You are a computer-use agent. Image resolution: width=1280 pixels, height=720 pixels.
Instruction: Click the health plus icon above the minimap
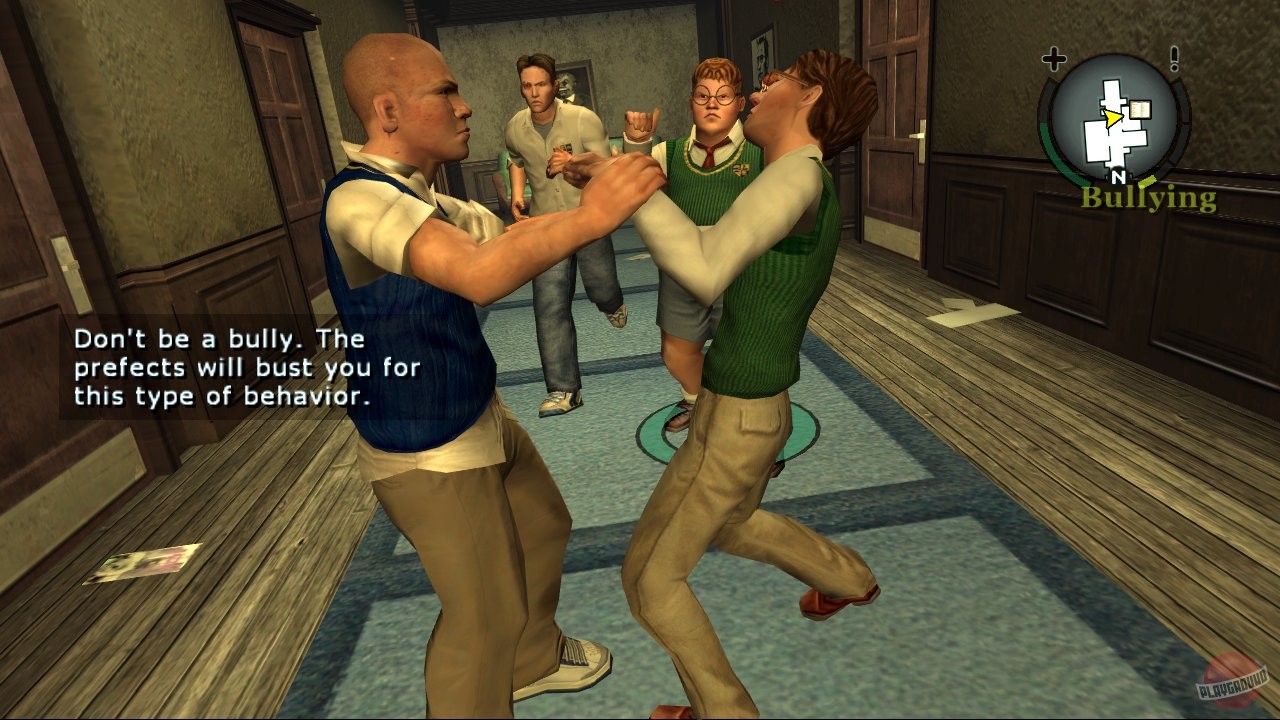point(1056,57)
